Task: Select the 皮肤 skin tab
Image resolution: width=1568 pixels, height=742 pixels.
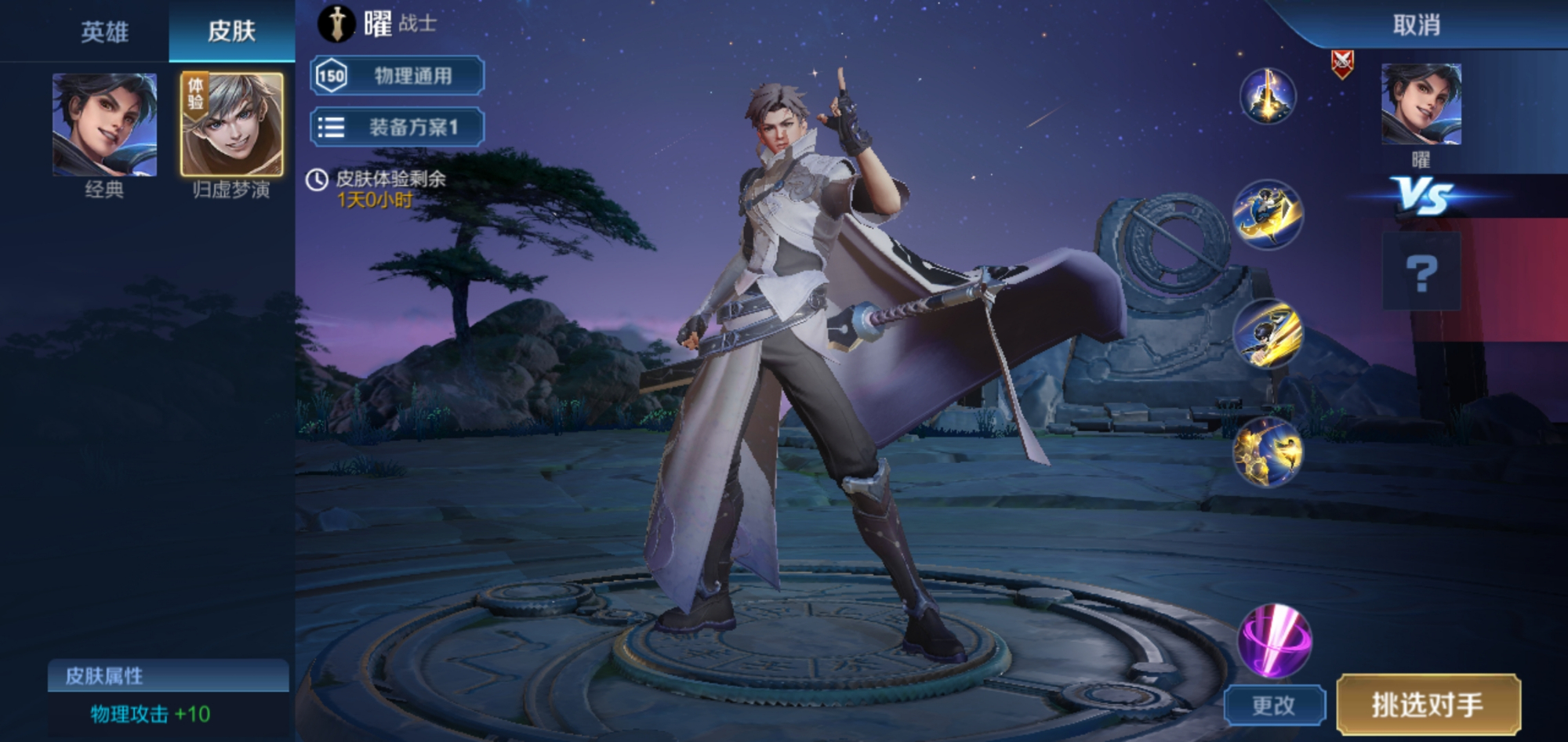Action: pos(231,31)
